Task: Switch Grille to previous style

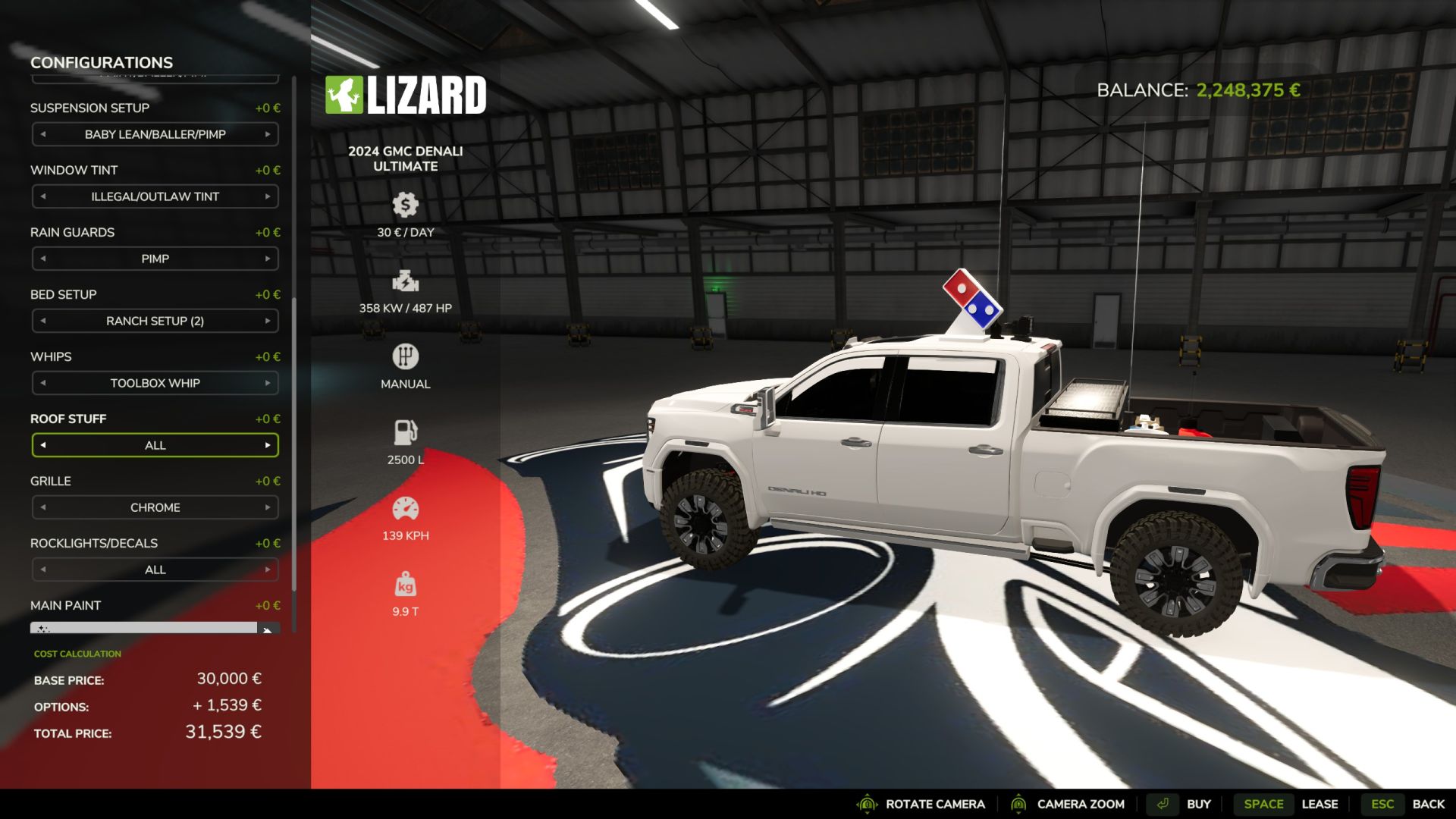Action: coord(43,507)
